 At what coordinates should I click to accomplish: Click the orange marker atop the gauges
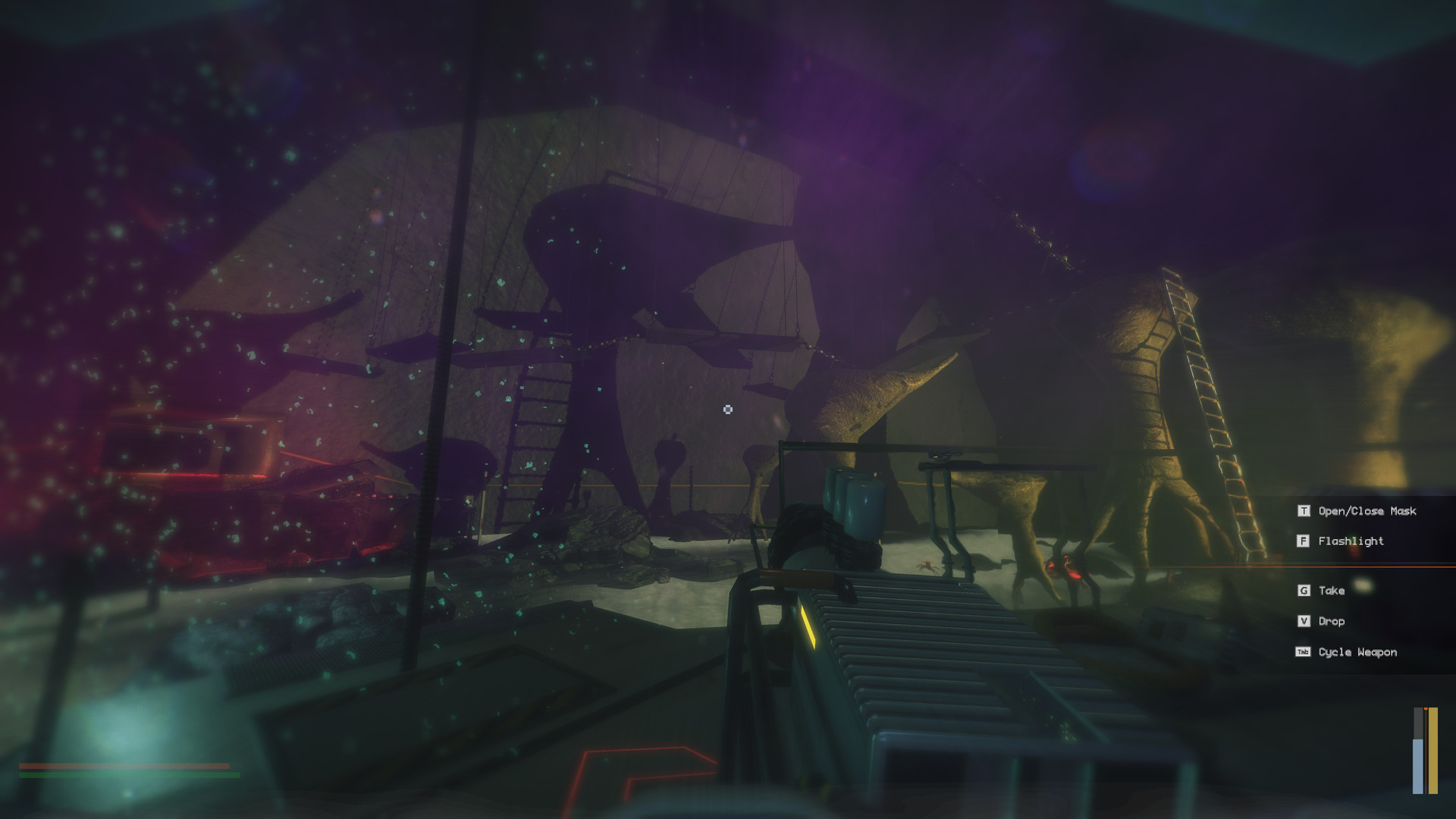(x=1426, y=708)
